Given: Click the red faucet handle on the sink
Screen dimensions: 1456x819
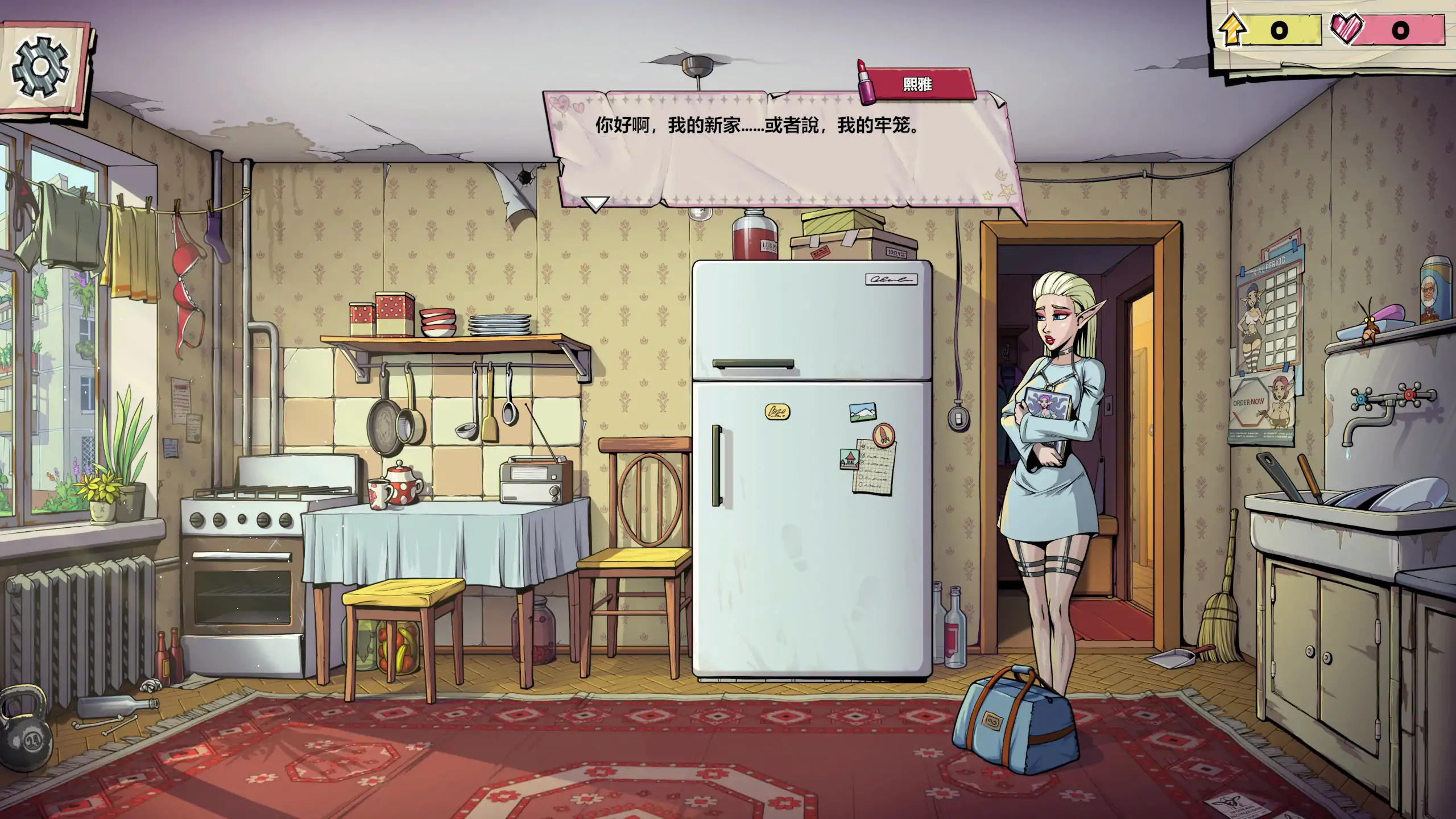Looking at the screenshot, I should click(1409, 395).
